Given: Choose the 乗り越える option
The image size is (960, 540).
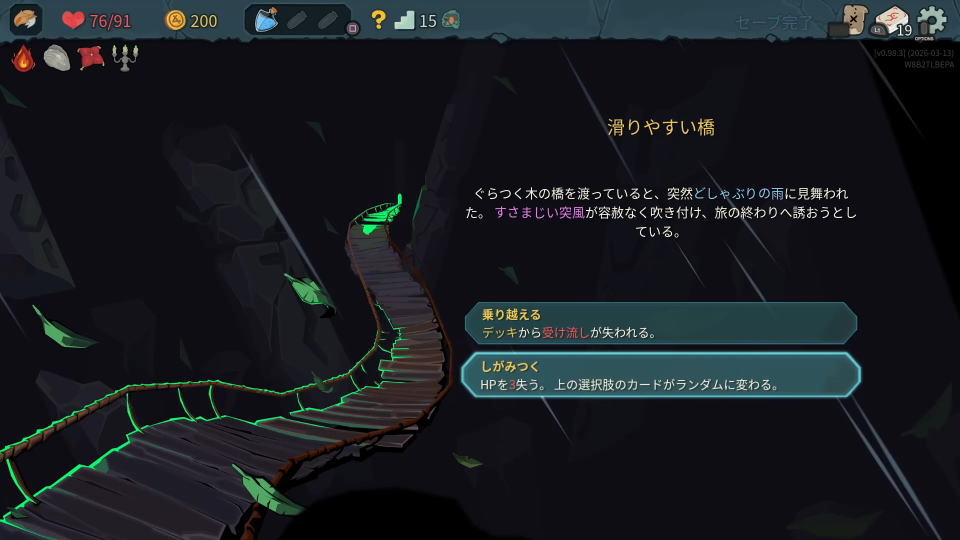Looking at the screenshot, I should pyautogui.click(x=660, y=323).
